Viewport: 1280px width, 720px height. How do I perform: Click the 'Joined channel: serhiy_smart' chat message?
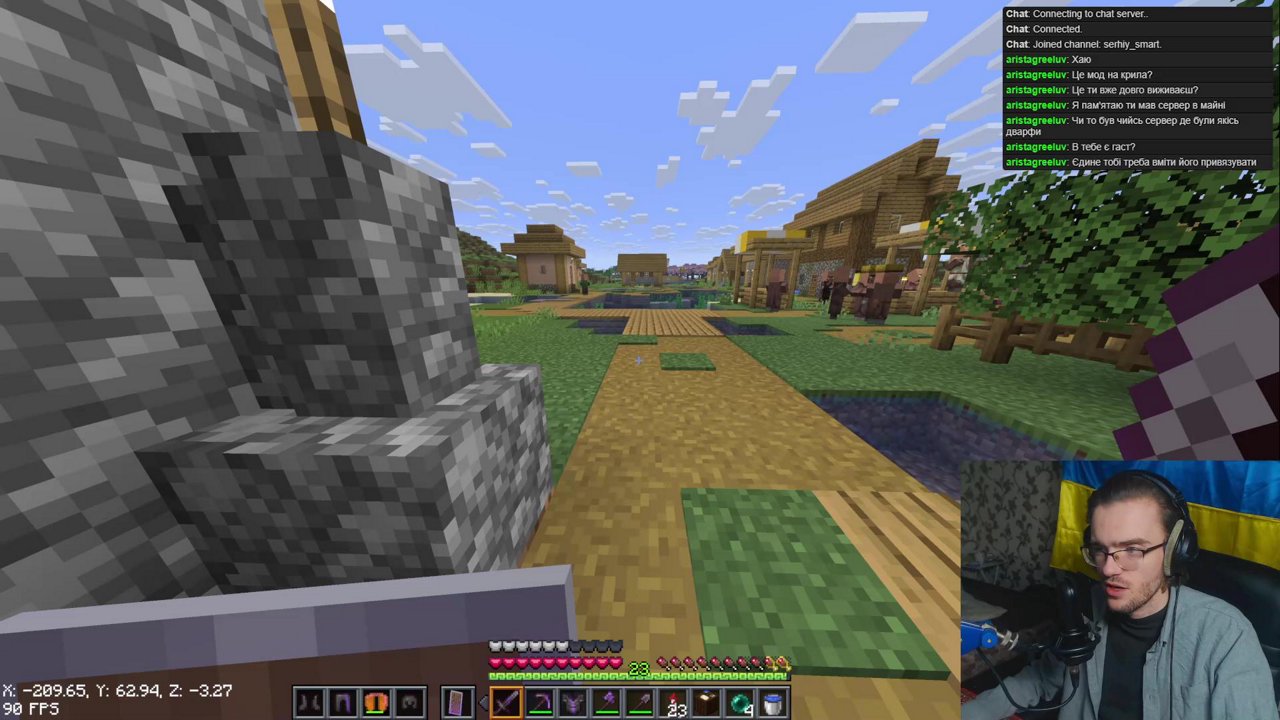click(1085, 44)
